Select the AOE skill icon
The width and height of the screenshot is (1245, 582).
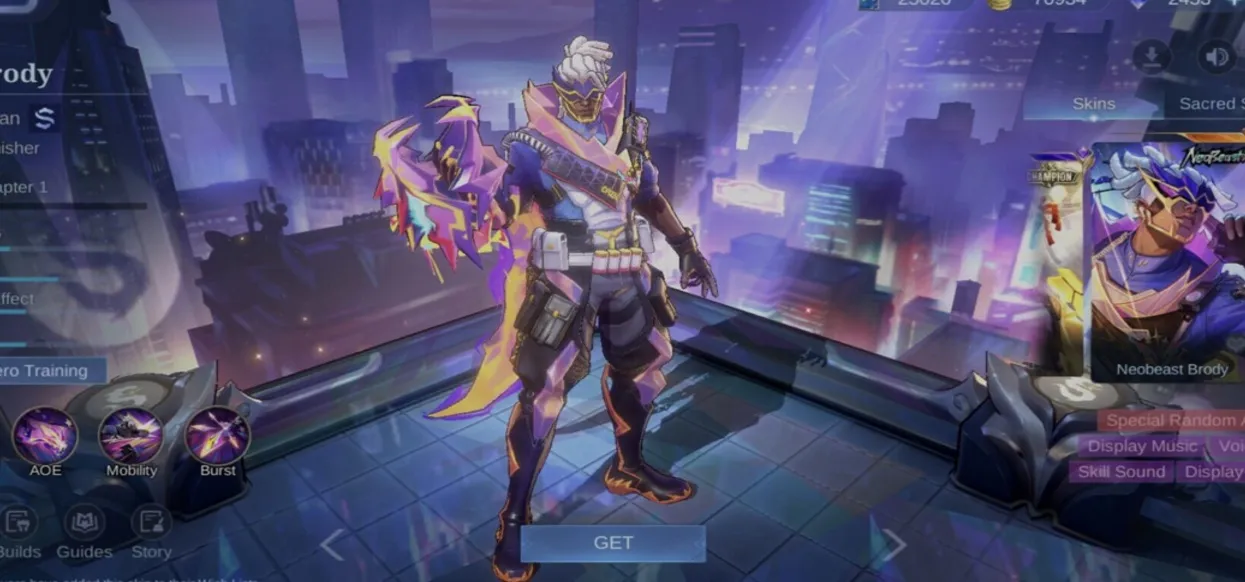click(x=45, y=436)
